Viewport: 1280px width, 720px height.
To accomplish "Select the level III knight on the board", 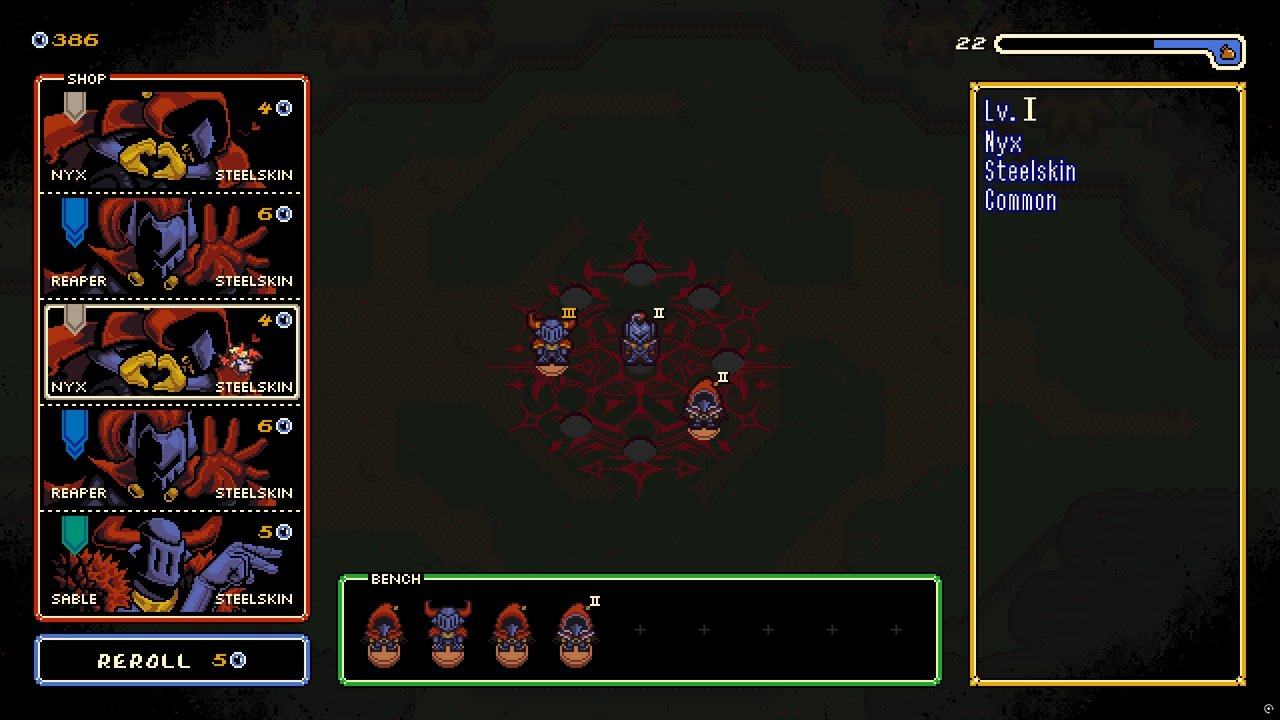I will [x=551, y=340].
